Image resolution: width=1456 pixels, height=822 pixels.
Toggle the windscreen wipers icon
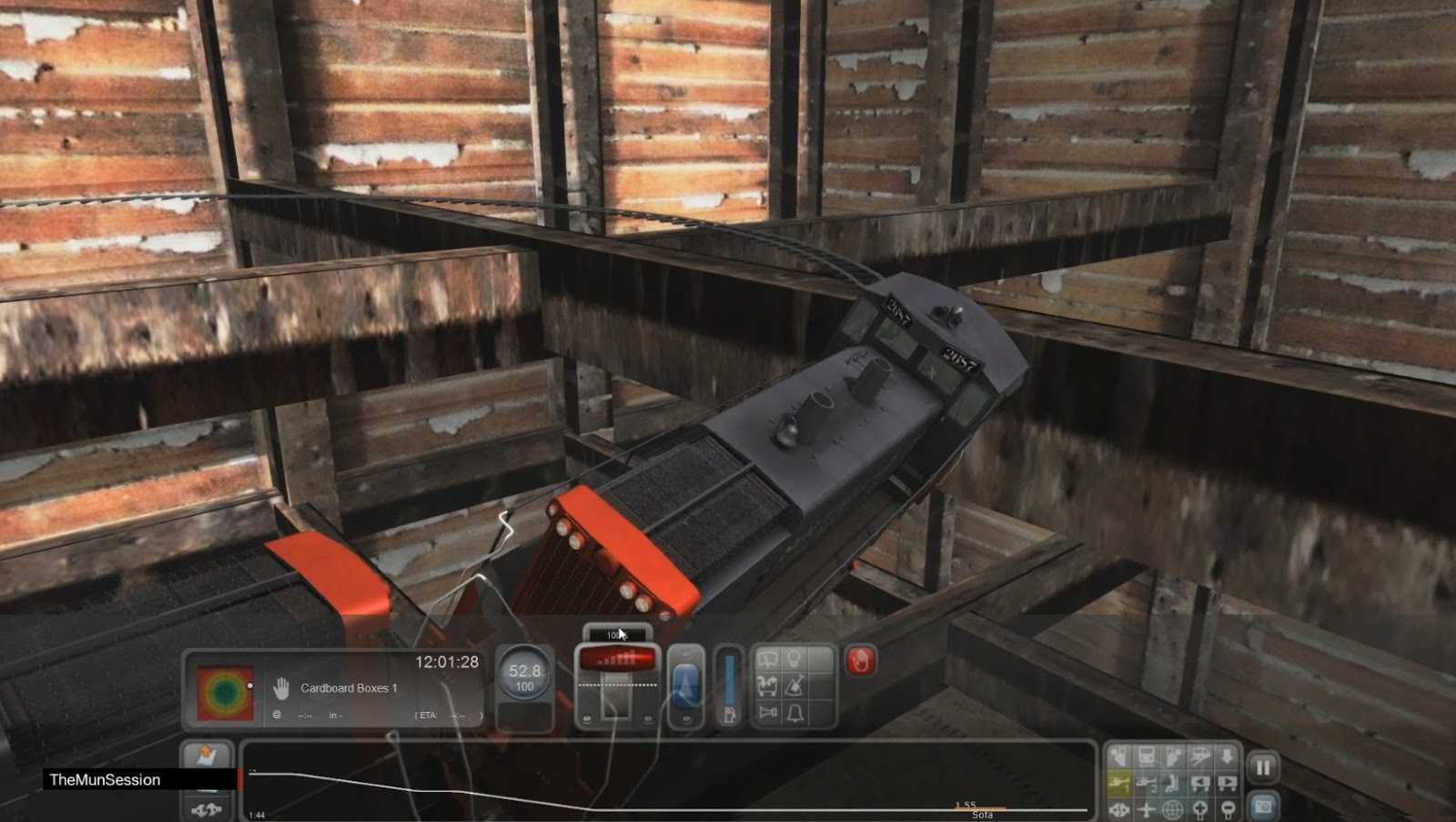[767, 658]
